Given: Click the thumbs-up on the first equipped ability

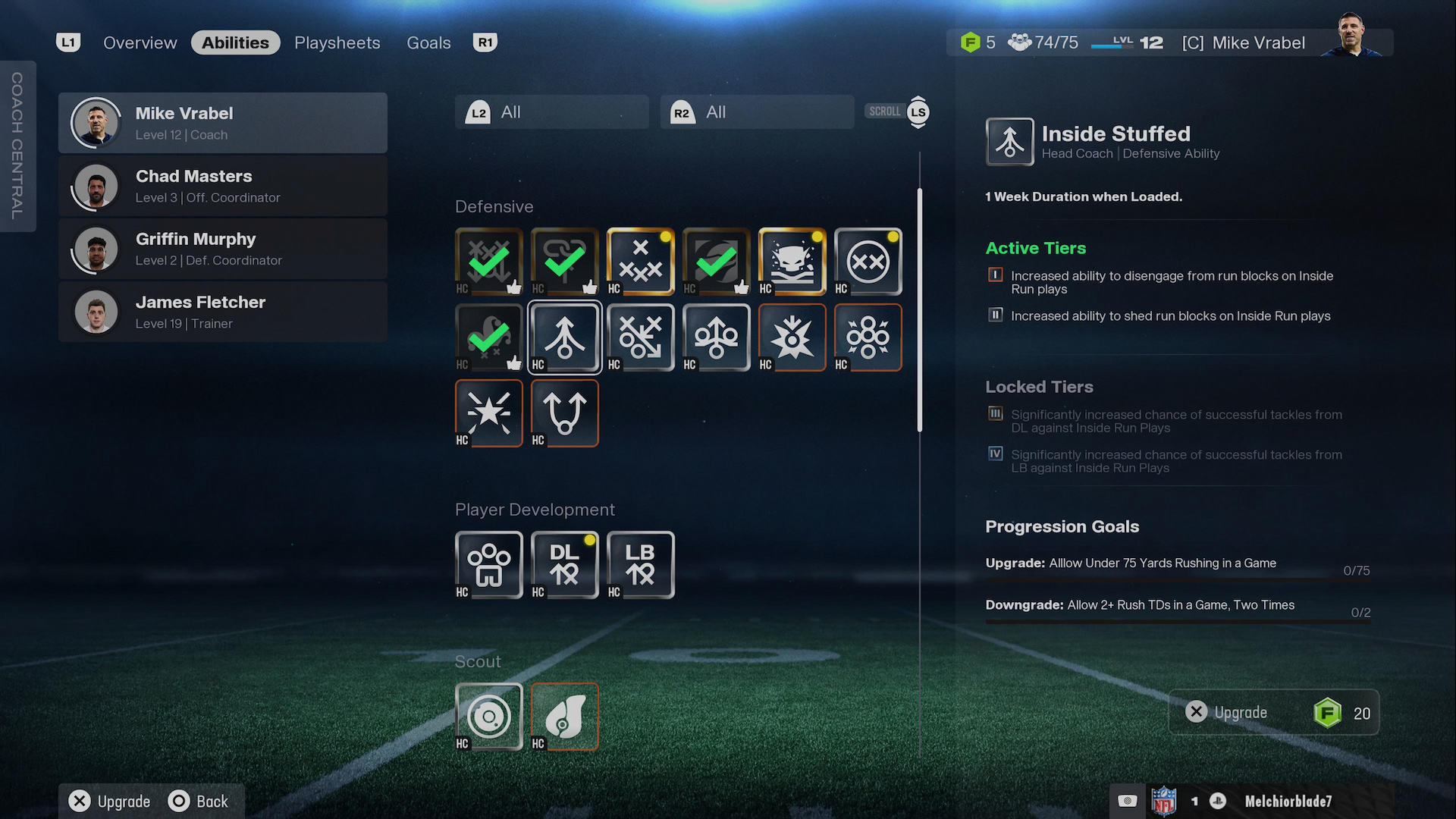Looking at the screenshot, I should [514, 284].
